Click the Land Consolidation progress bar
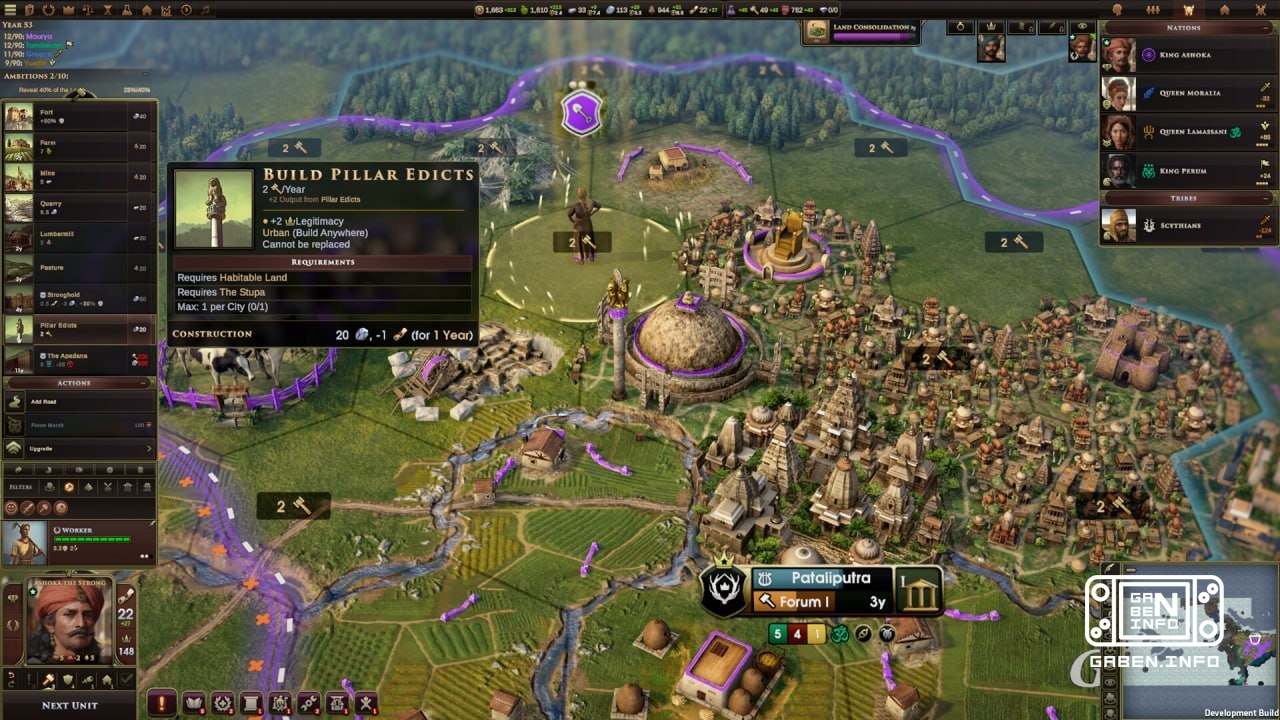 tap(875, 36)
